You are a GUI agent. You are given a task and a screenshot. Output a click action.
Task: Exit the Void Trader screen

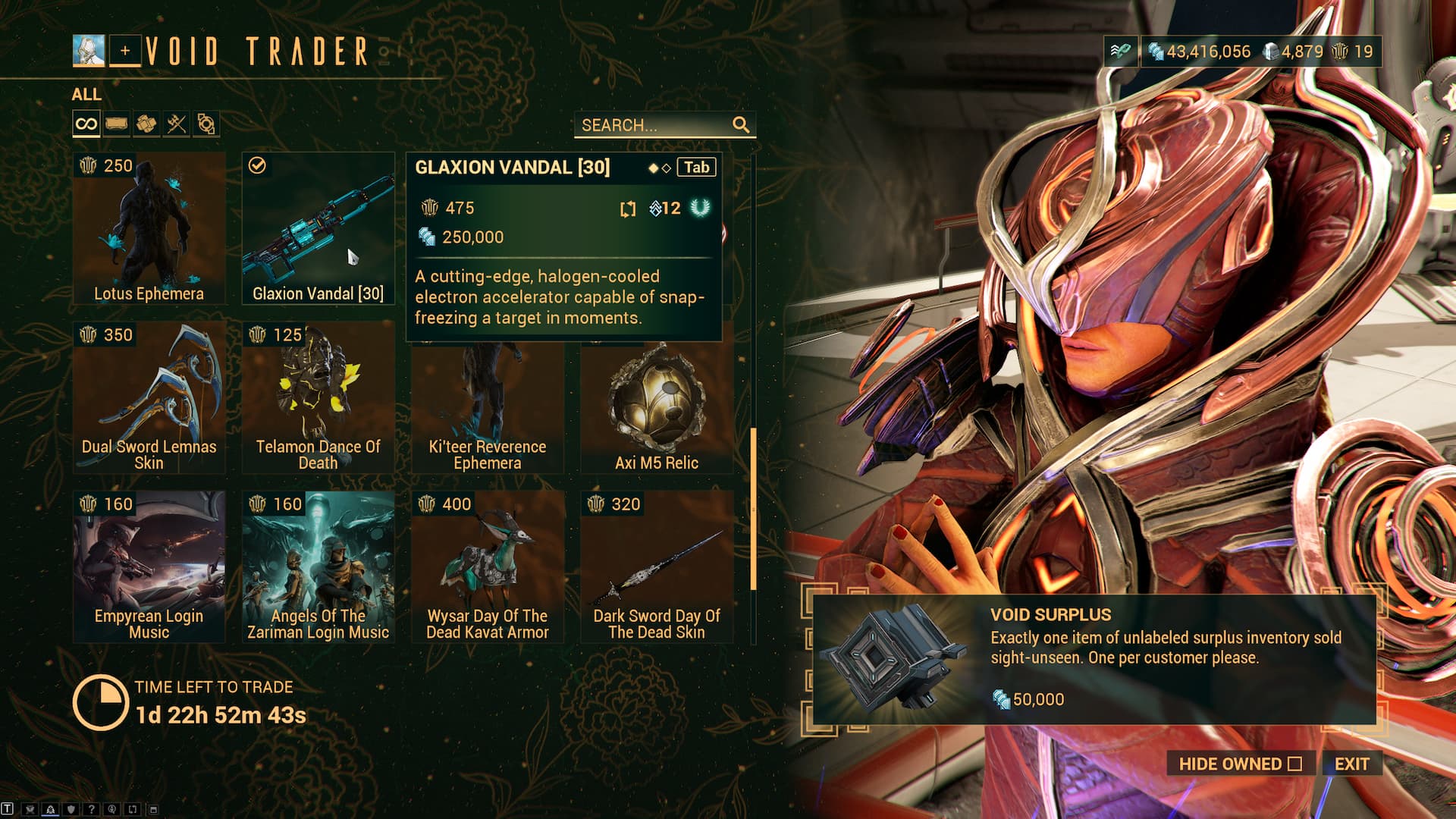(1351, 764)
